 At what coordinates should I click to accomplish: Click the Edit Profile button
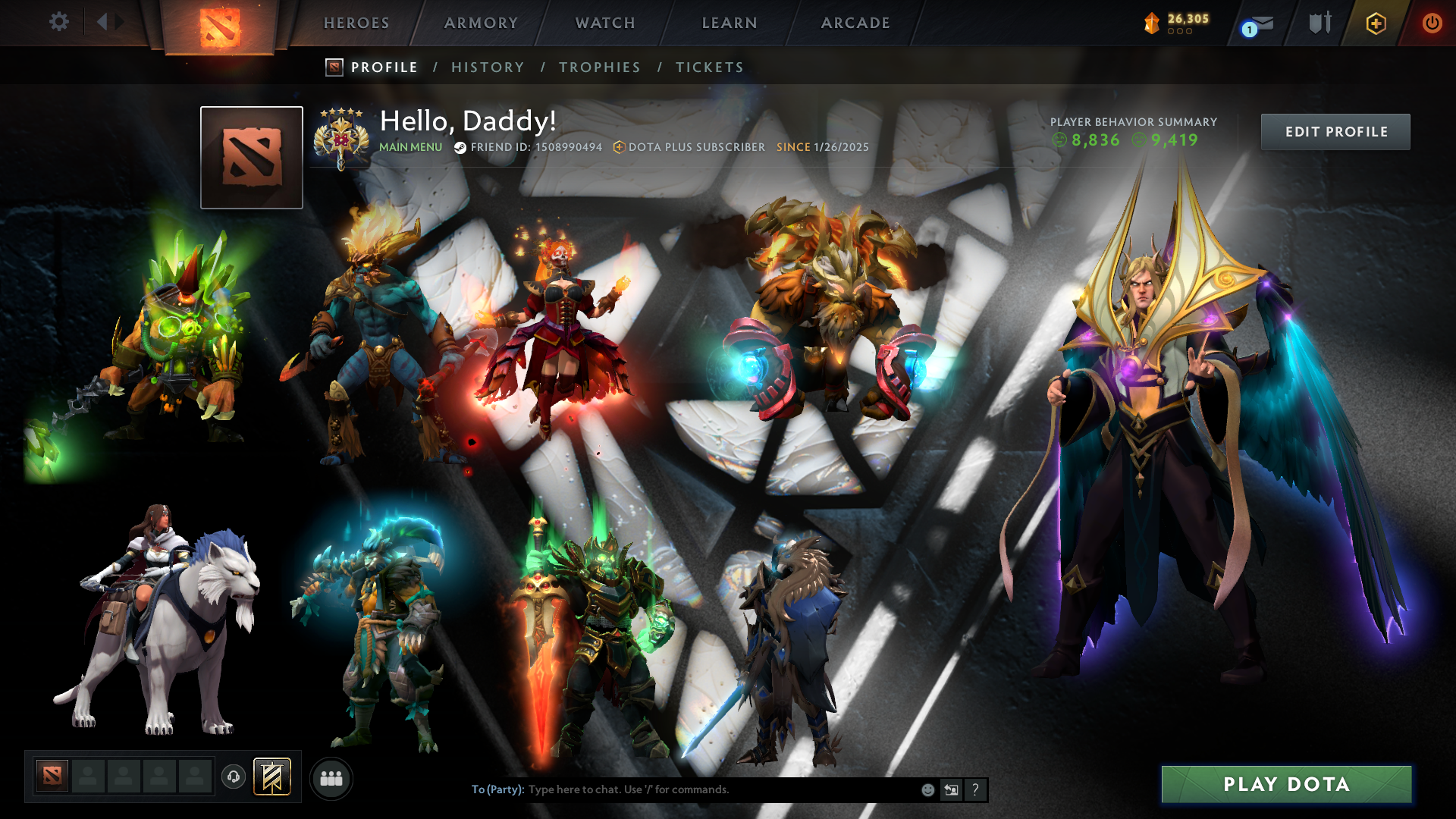tap(1335, 132)
